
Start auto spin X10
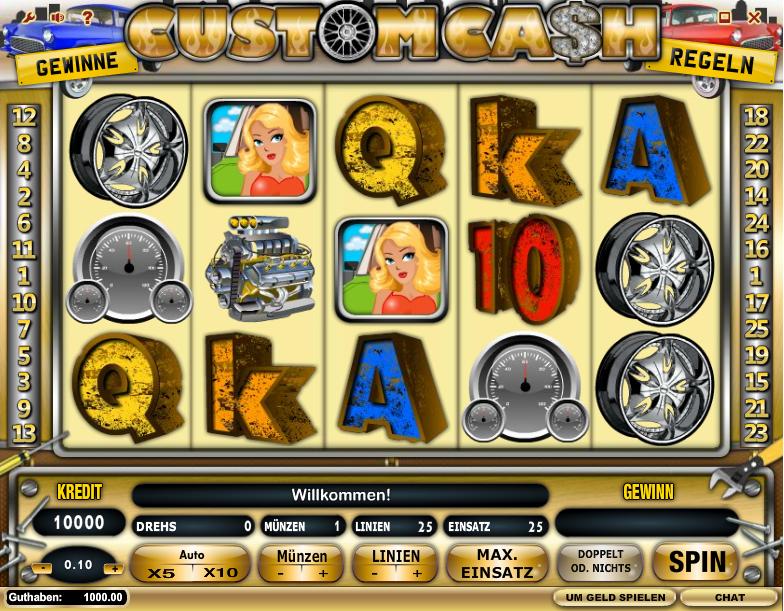(x=220, y=573)
